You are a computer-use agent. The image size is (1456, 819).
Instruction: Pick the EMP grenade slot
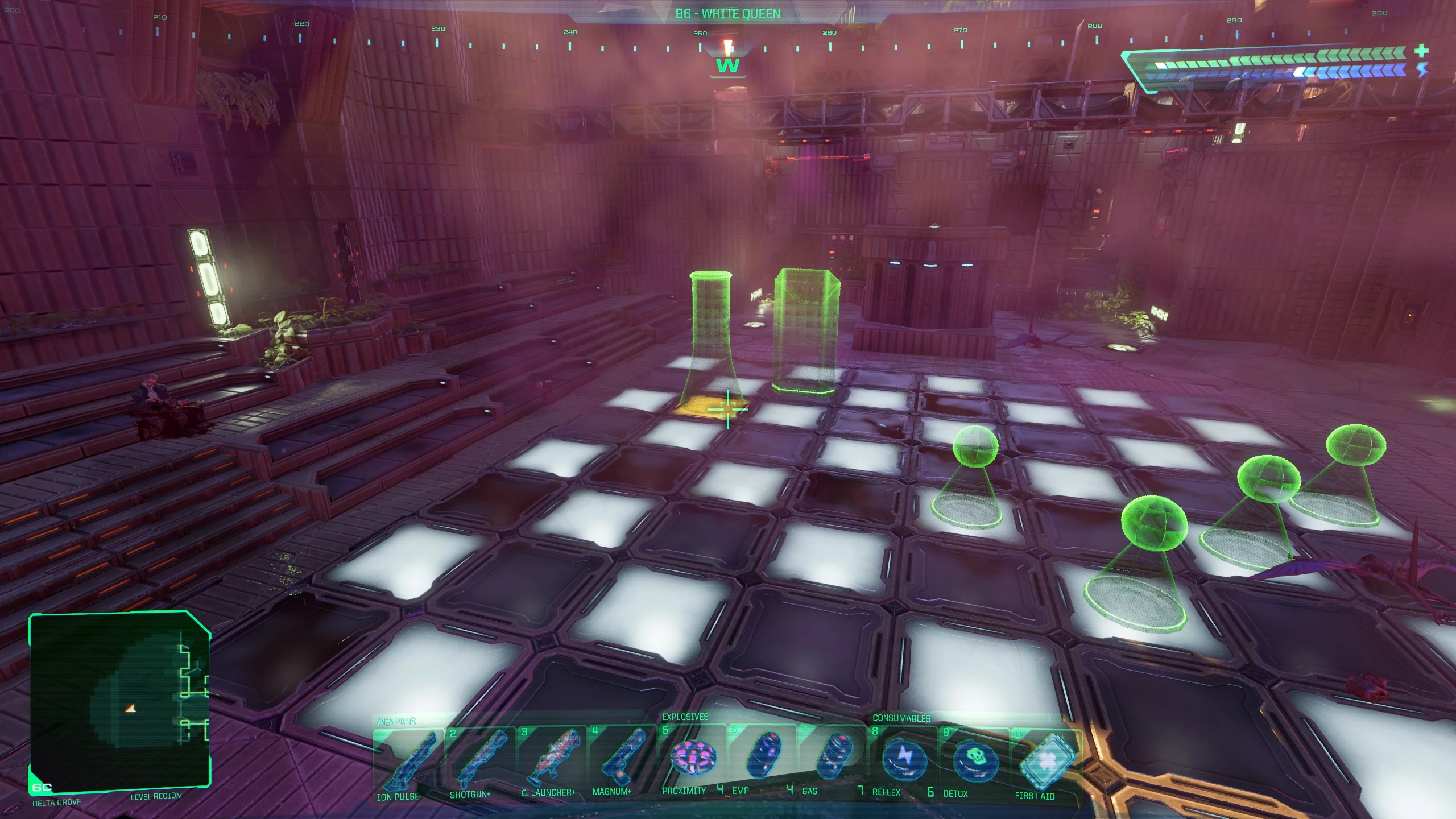click(x=762, y=757)
